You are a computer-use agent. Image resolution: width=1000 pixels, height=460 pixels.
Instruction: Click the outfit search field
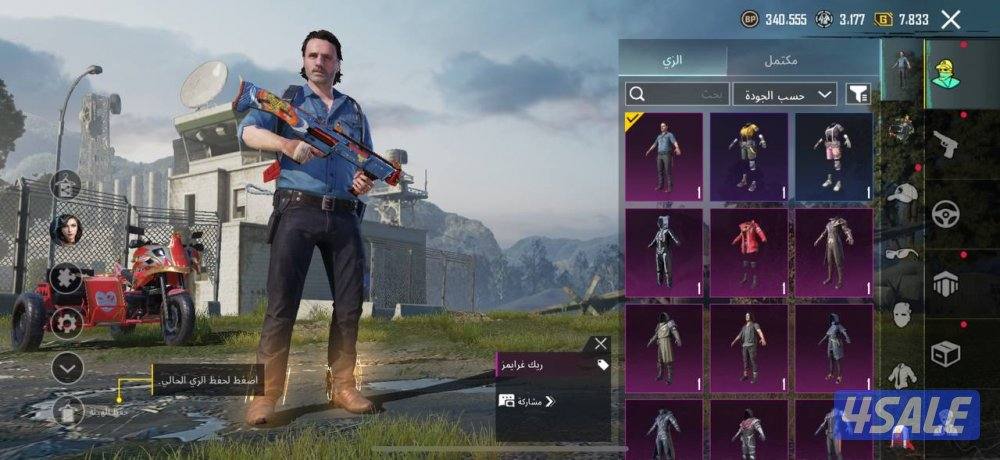pyautogui.click(x=678, y=94)
